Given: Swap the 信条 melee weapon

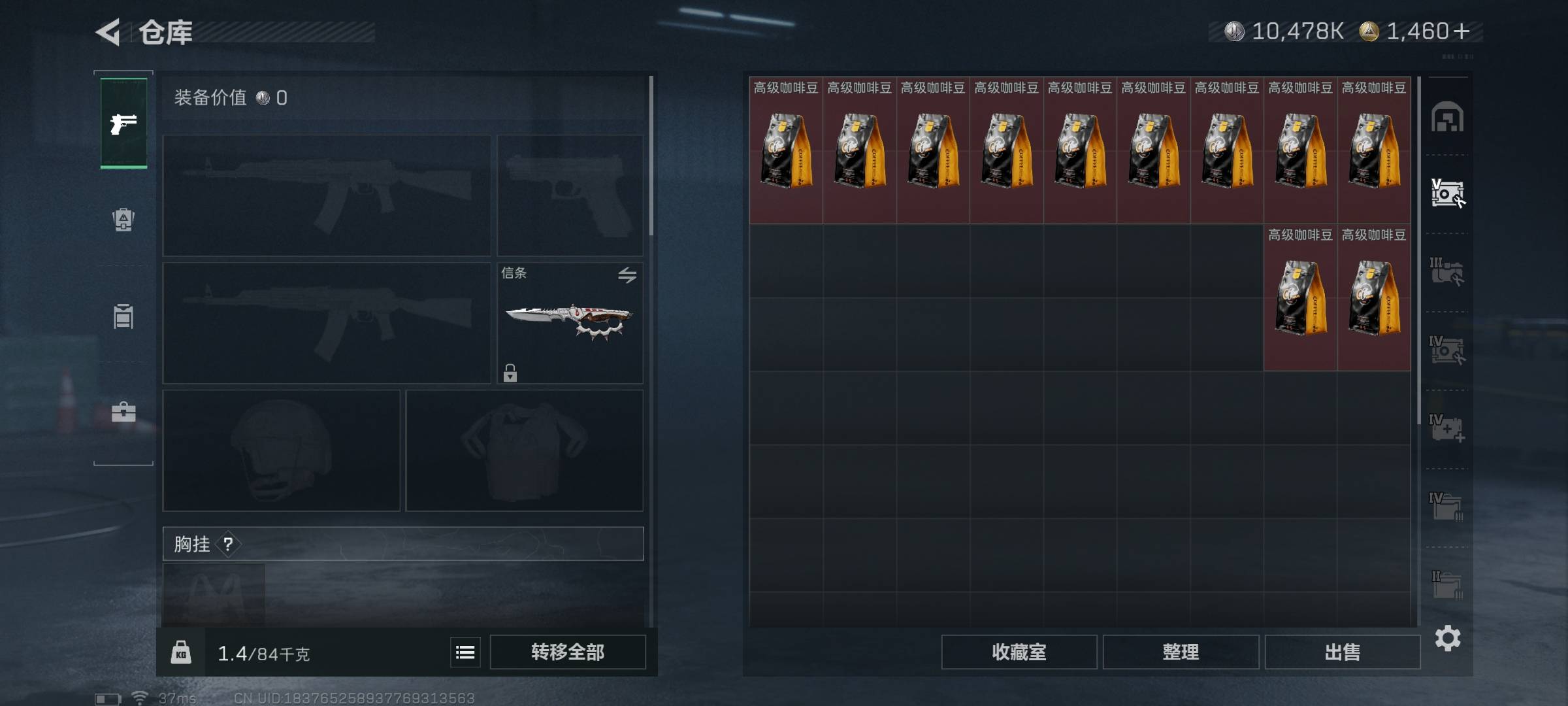Looking at the screenshot, I should [627, 275].
